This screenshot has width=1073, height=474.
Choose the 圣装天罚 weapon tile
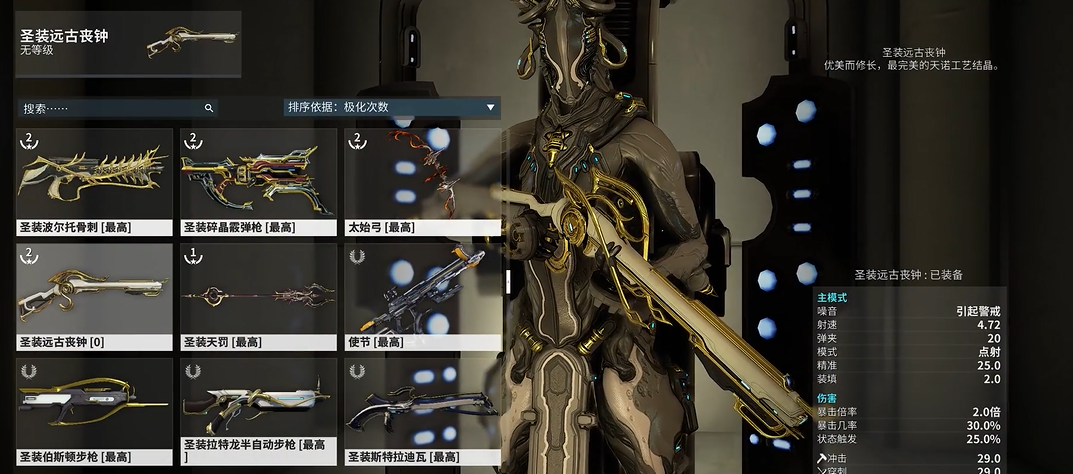point(258,296)
